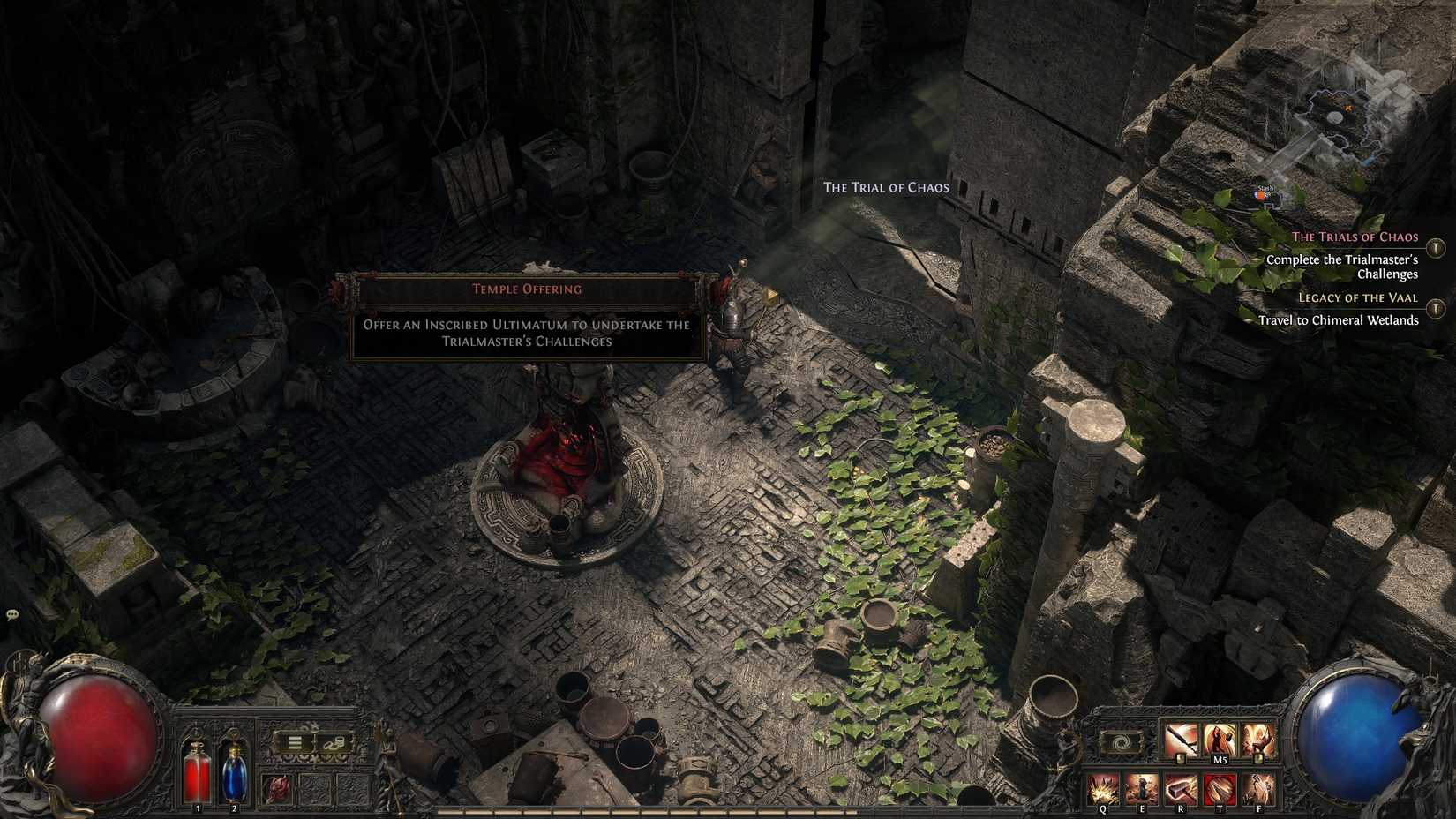Screen dimensions: 1456x819
Task: Use the life flask in slot 1
Action: (197, 771)
